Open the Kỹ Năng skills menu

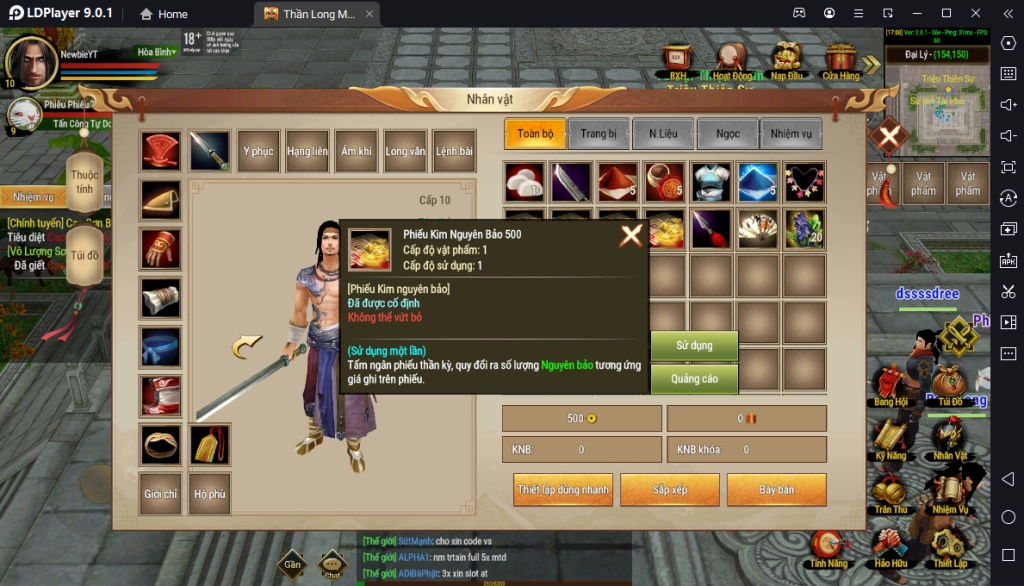(890, 440)
